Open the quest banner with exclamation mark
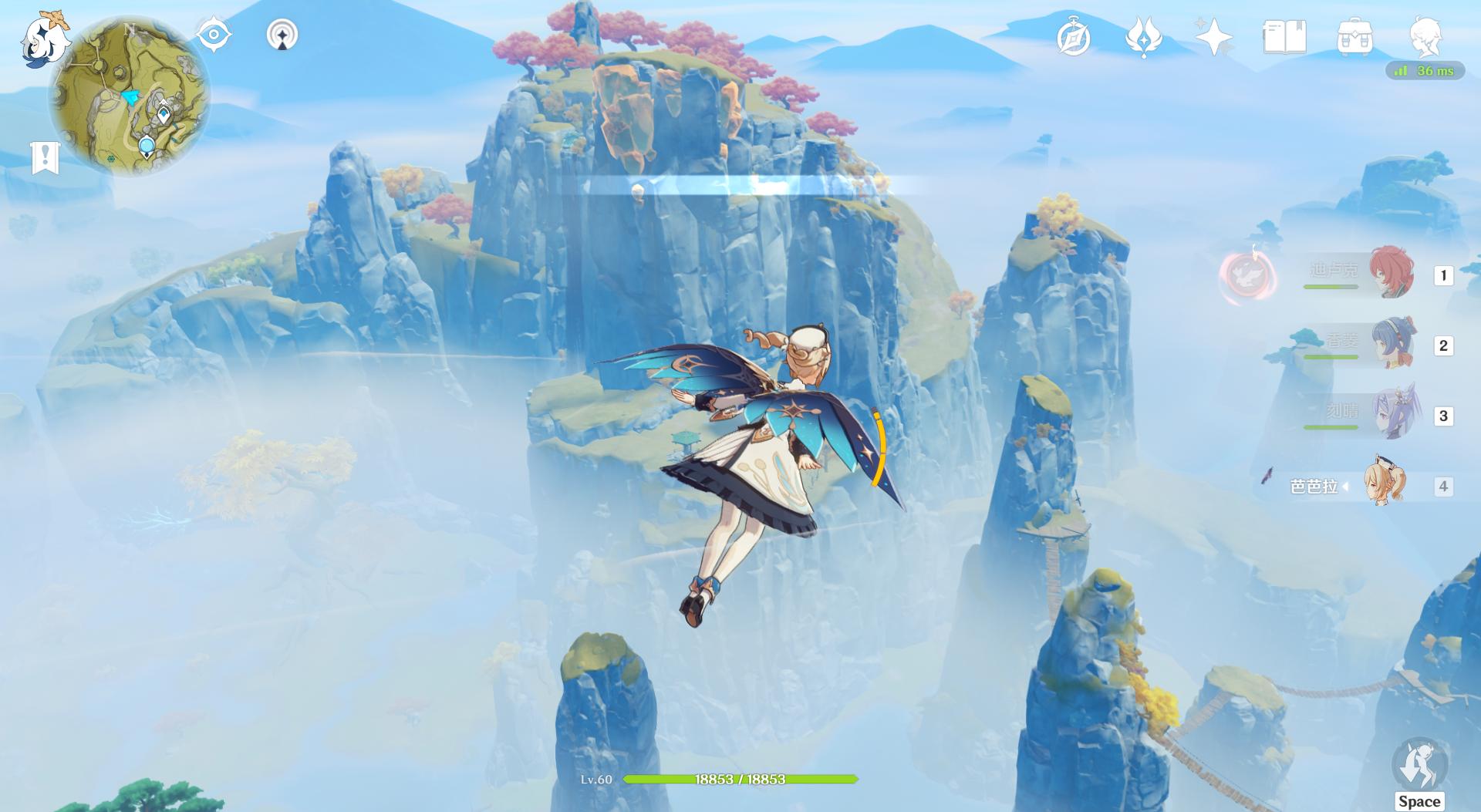This screenshot has width=1481, height=812. pos(46,157)
